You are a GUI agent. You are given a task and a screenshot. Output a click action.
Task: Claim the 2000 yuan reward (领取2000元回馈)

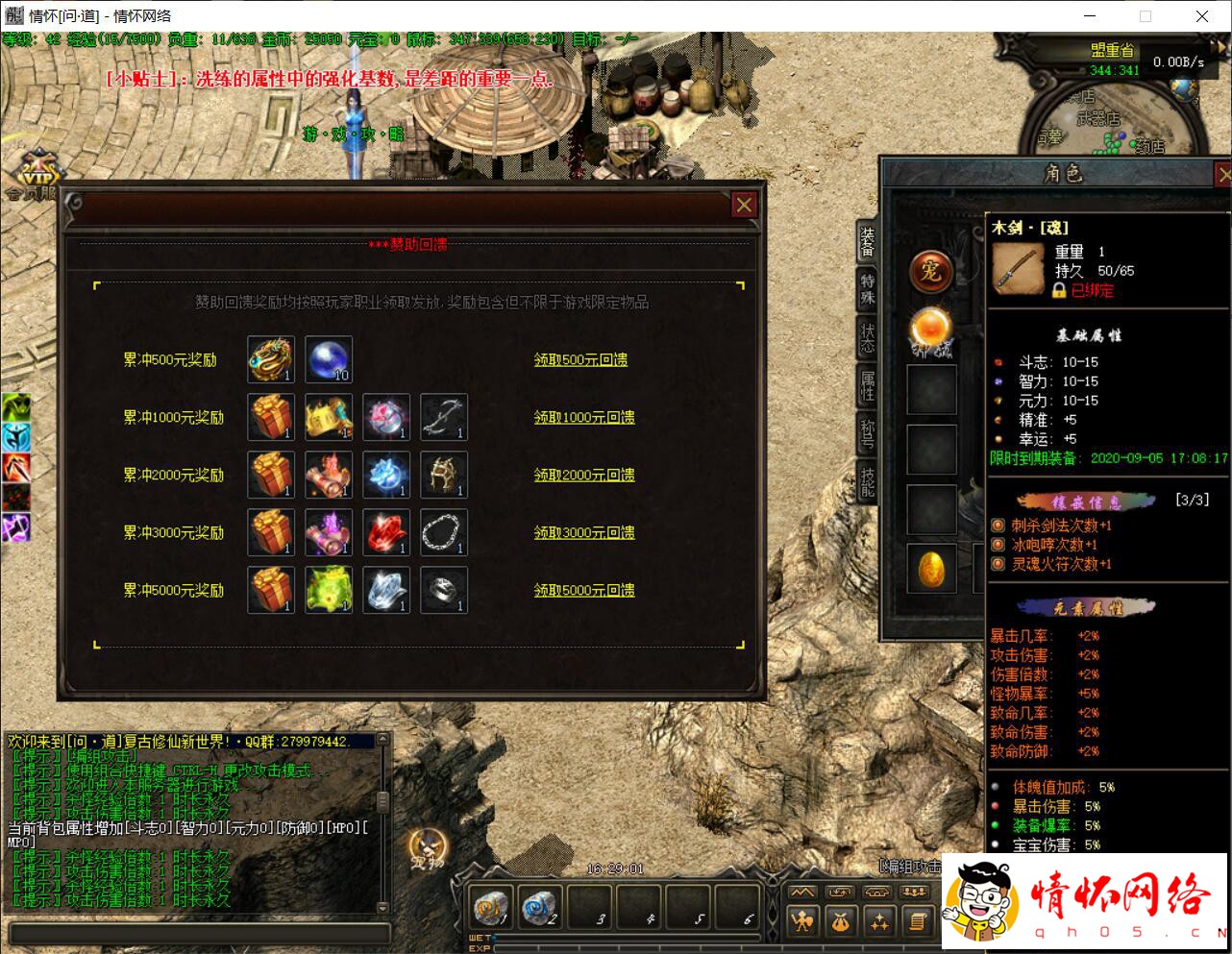[584, 475]
